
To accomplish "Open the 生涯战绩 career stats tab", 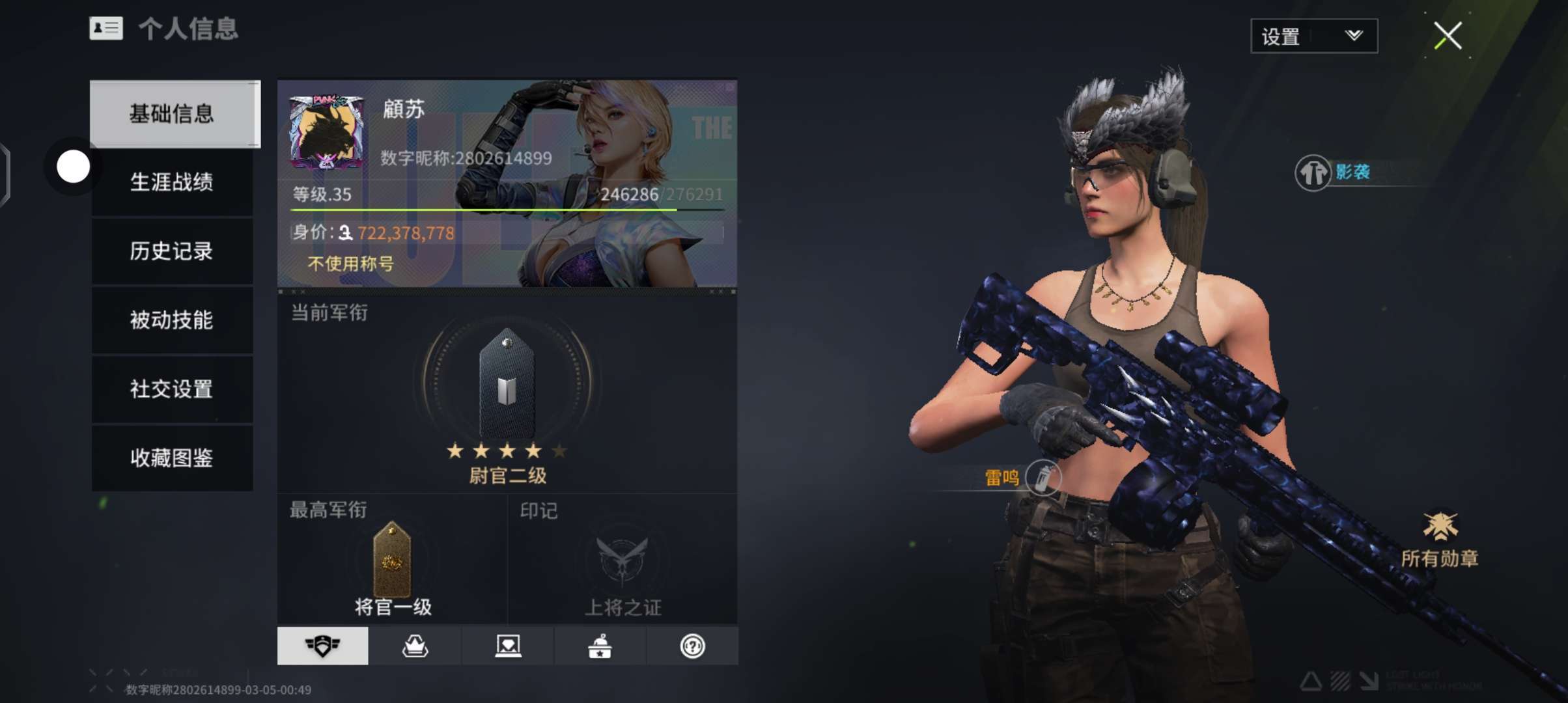I will (172, 182).
